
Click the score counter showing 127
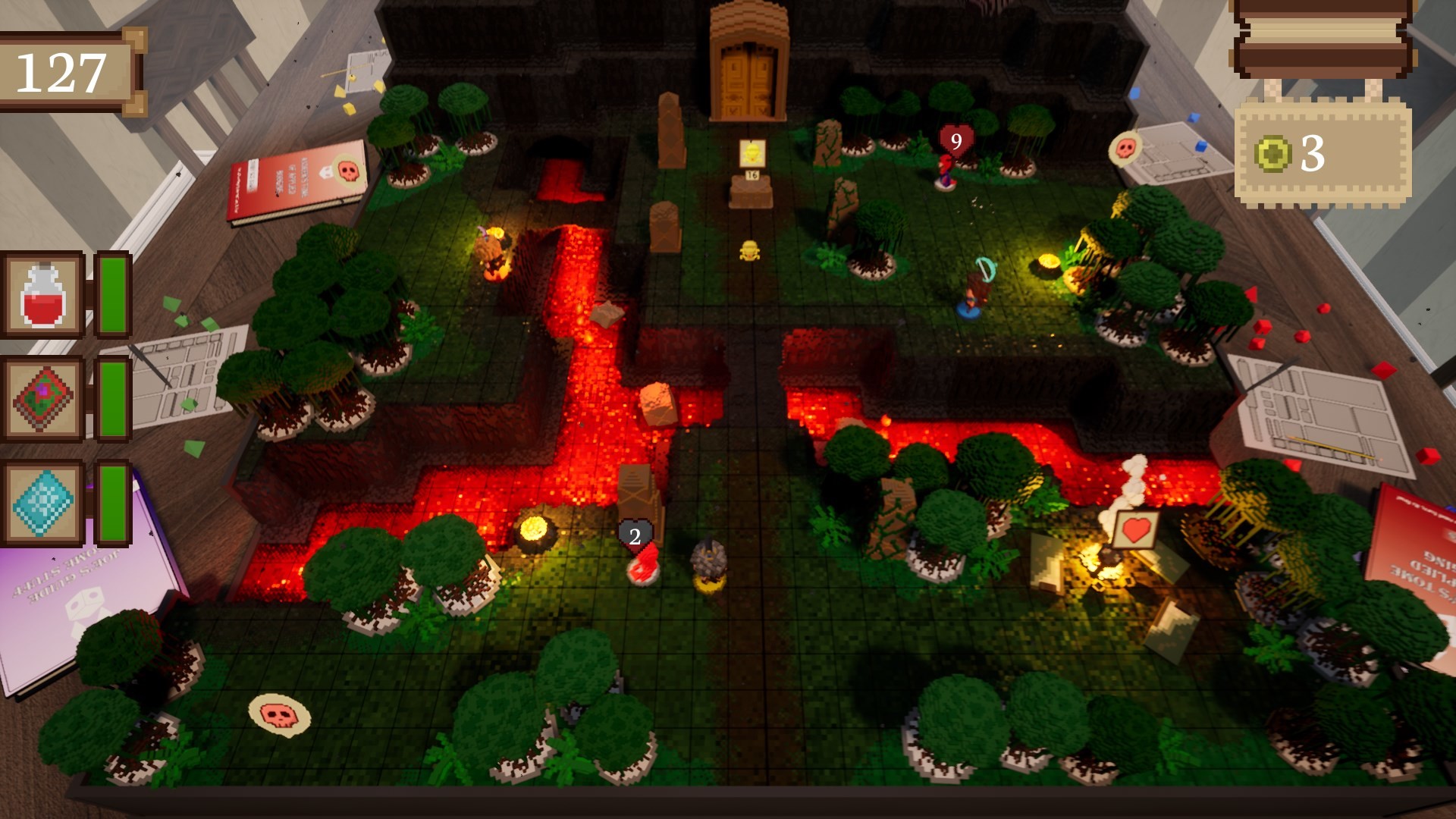point(61,71)
